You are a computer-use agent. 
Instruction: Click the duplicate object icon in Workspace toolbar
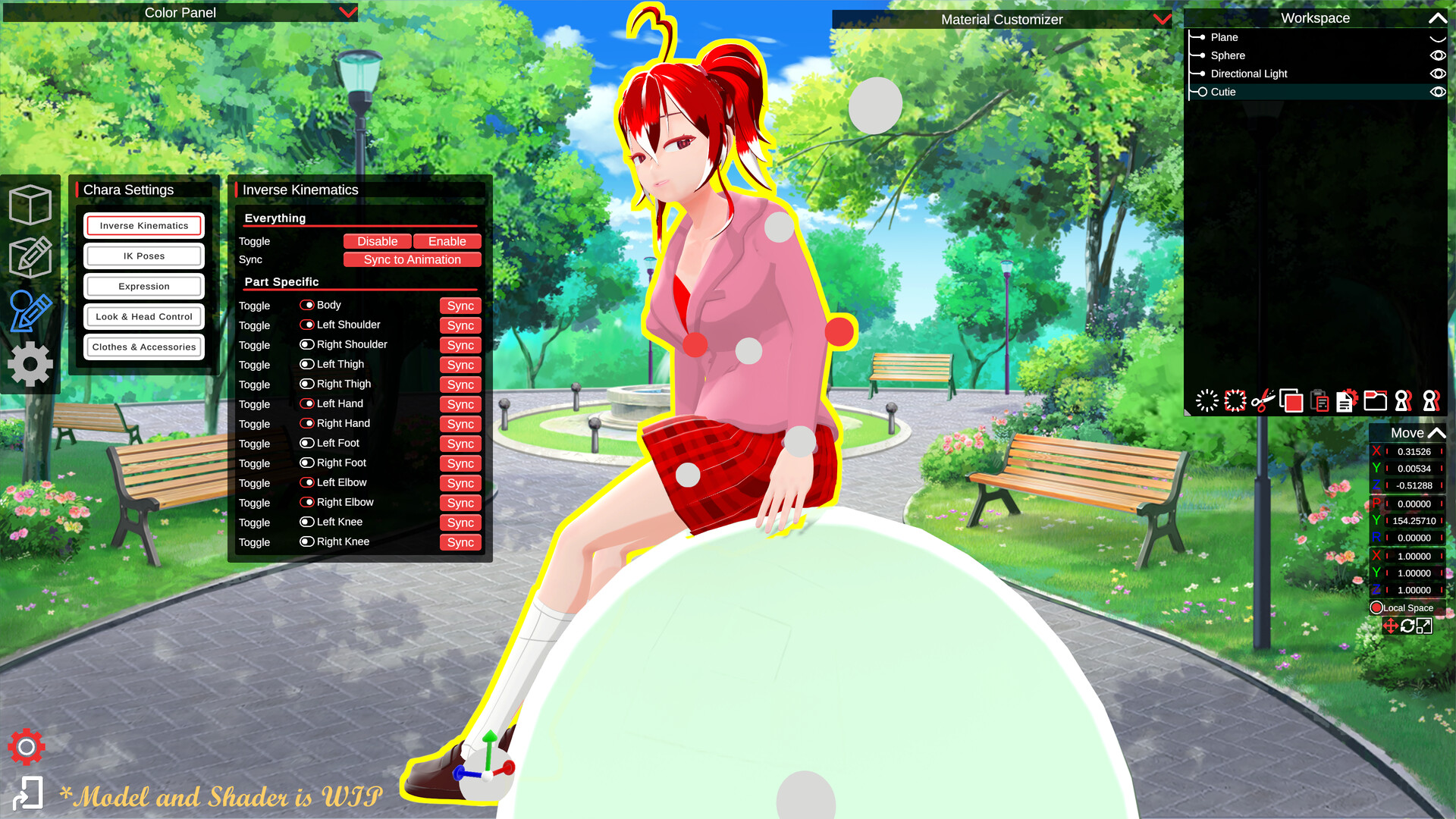[x=1291, y=401]
